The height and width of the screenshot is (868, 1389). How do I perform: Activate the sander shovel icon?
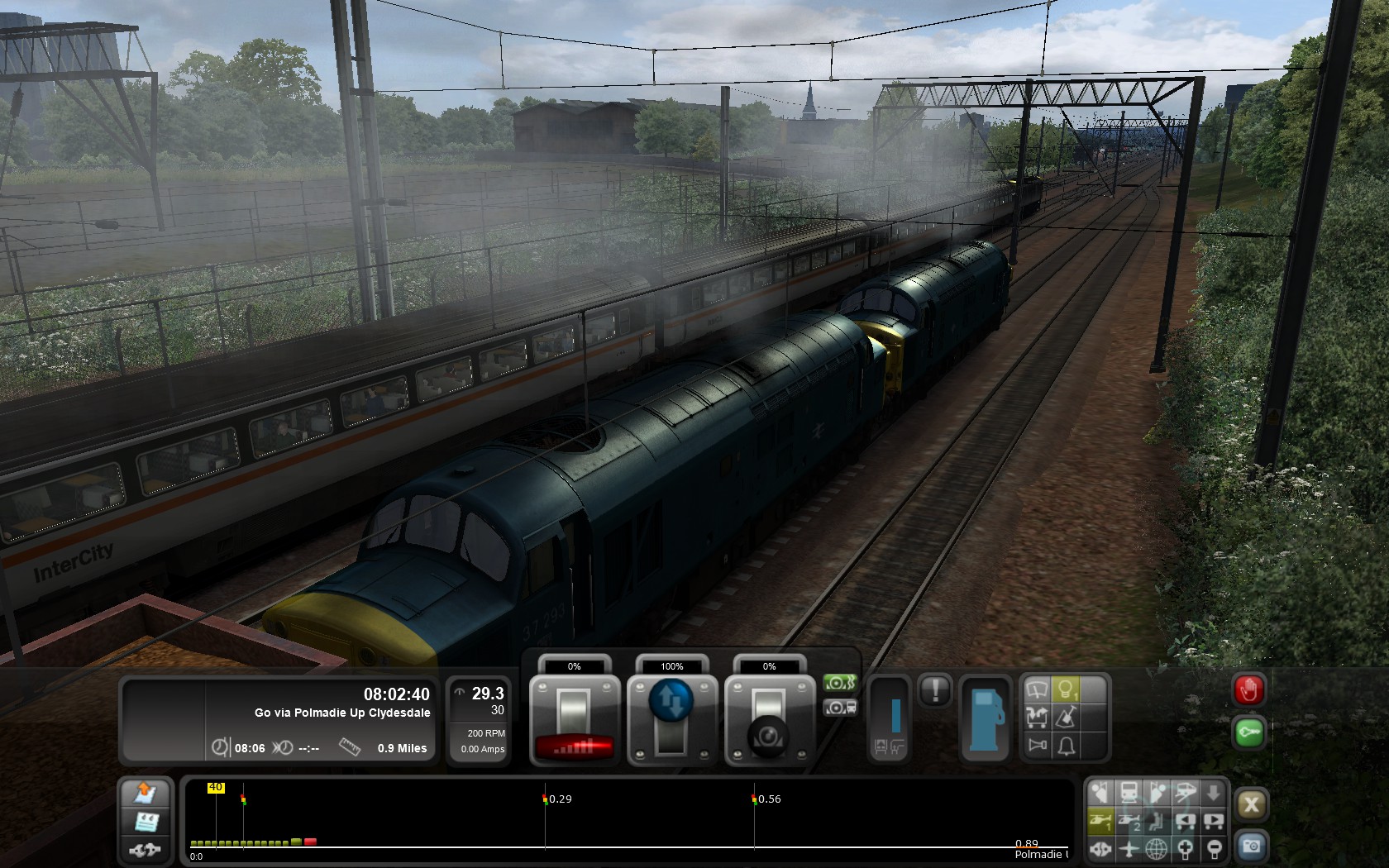click(x=1067, y=718)
